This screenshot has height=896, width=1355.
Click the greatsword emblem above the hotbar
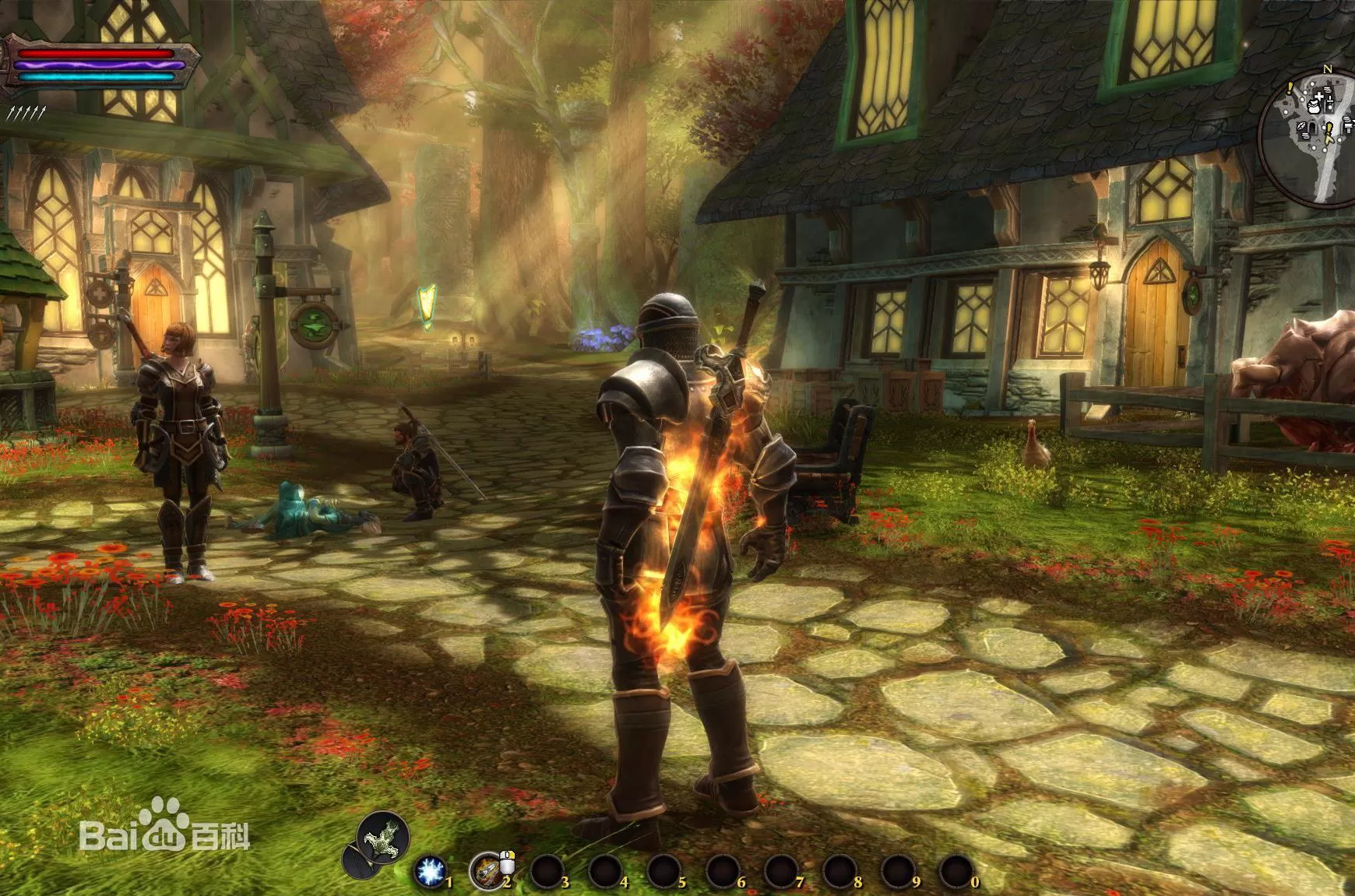[x=382, y=839]
